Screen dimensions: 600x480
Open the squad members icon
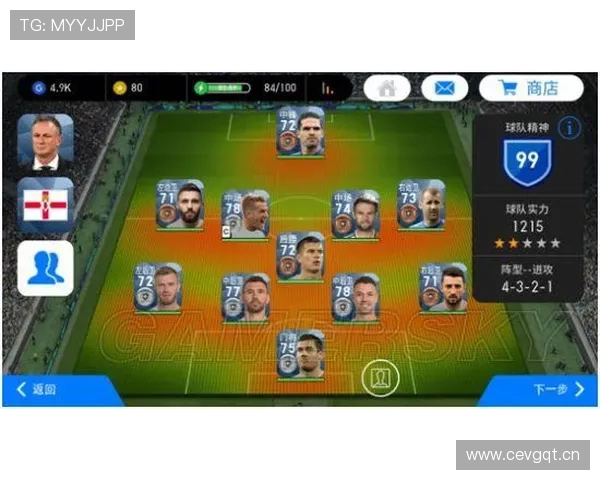(45, 268)
